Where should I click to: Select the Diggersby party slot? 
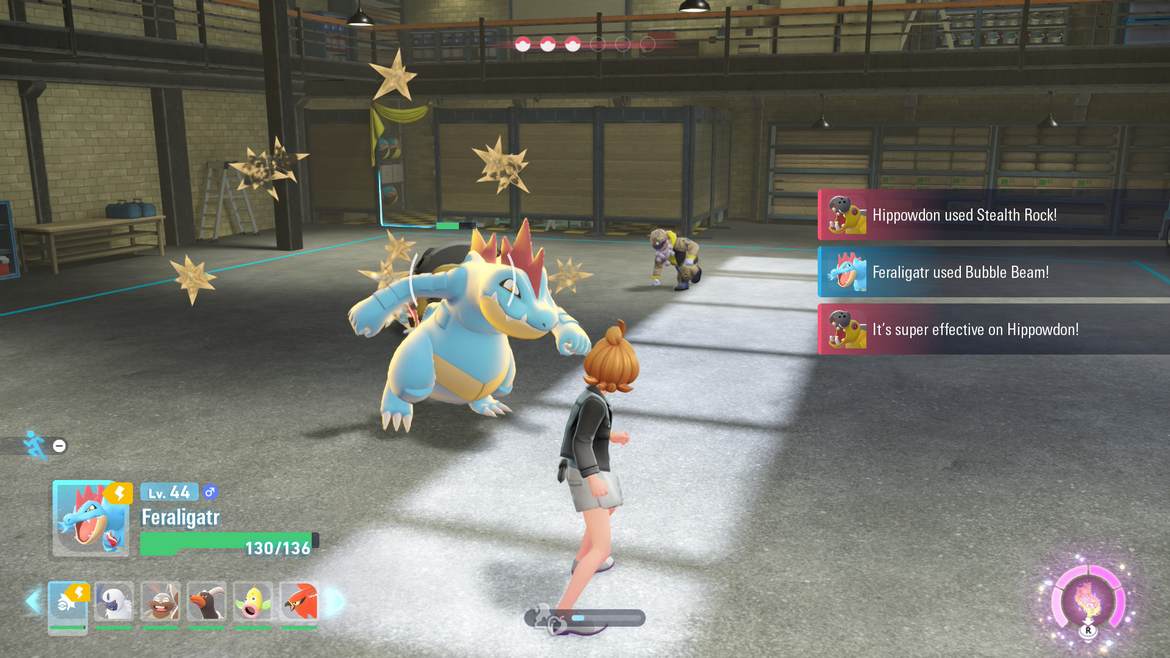point(160,602)
